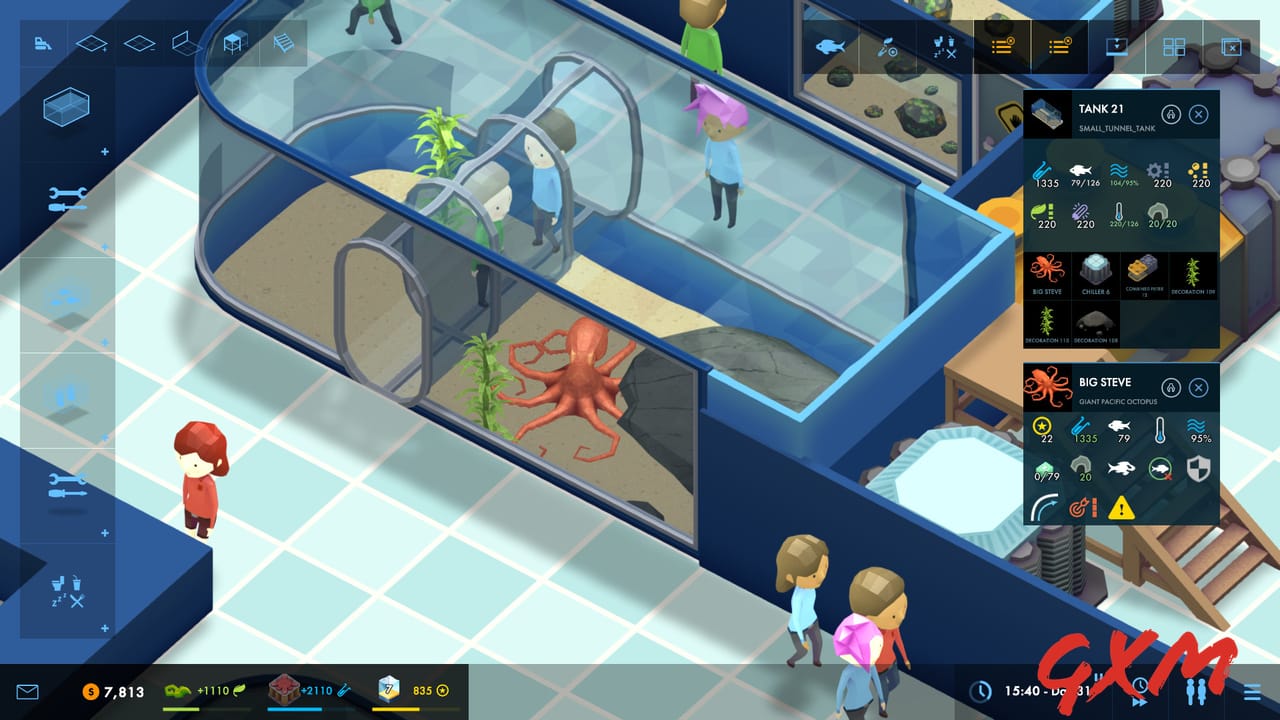Toggle the lock on Big Steve's panel
Image resolution: width=1280 pixels, height=720 pixels.
(1171, 387)
